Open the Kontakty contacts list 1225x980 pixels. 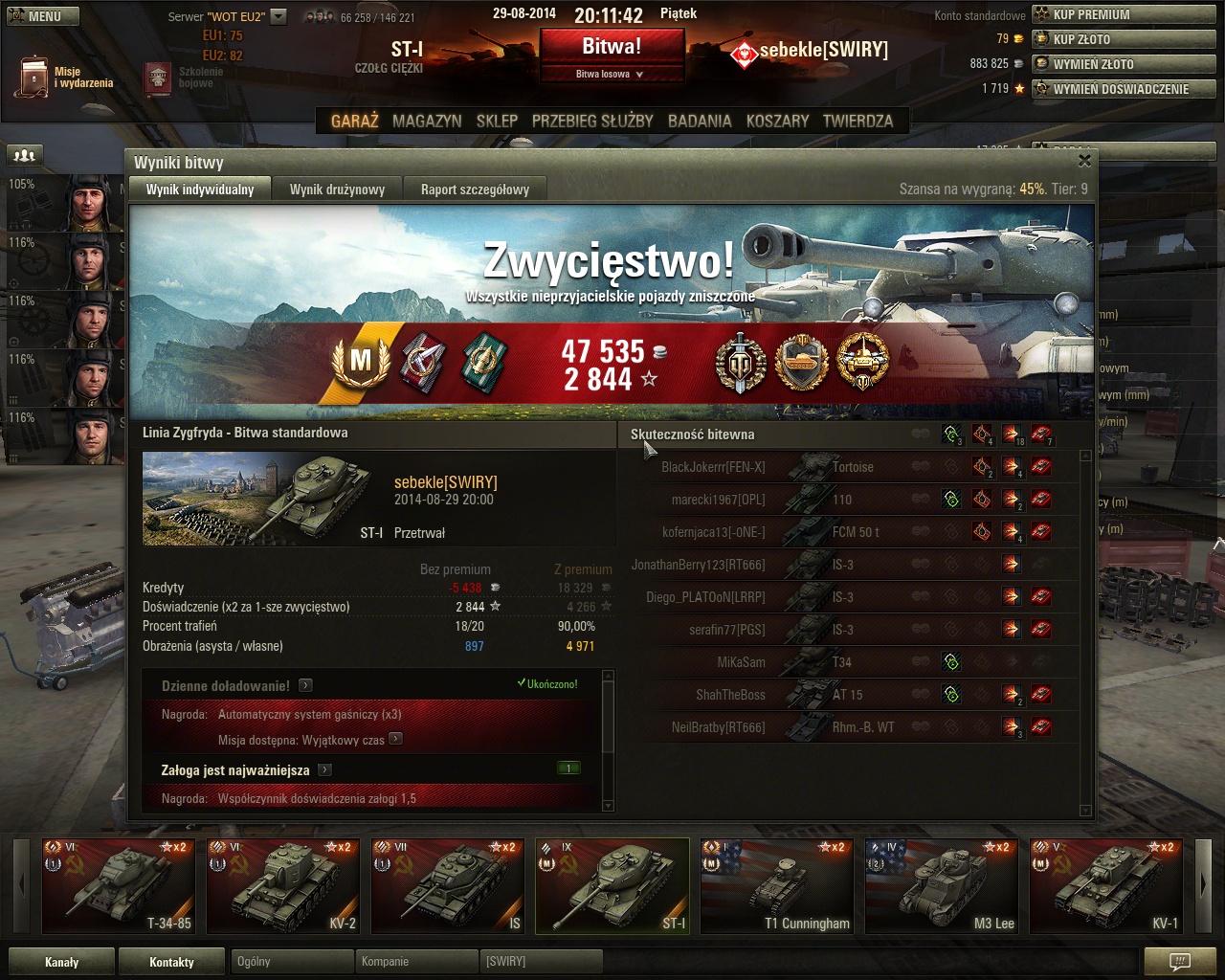pyautogui.click(x=171, y=962)
